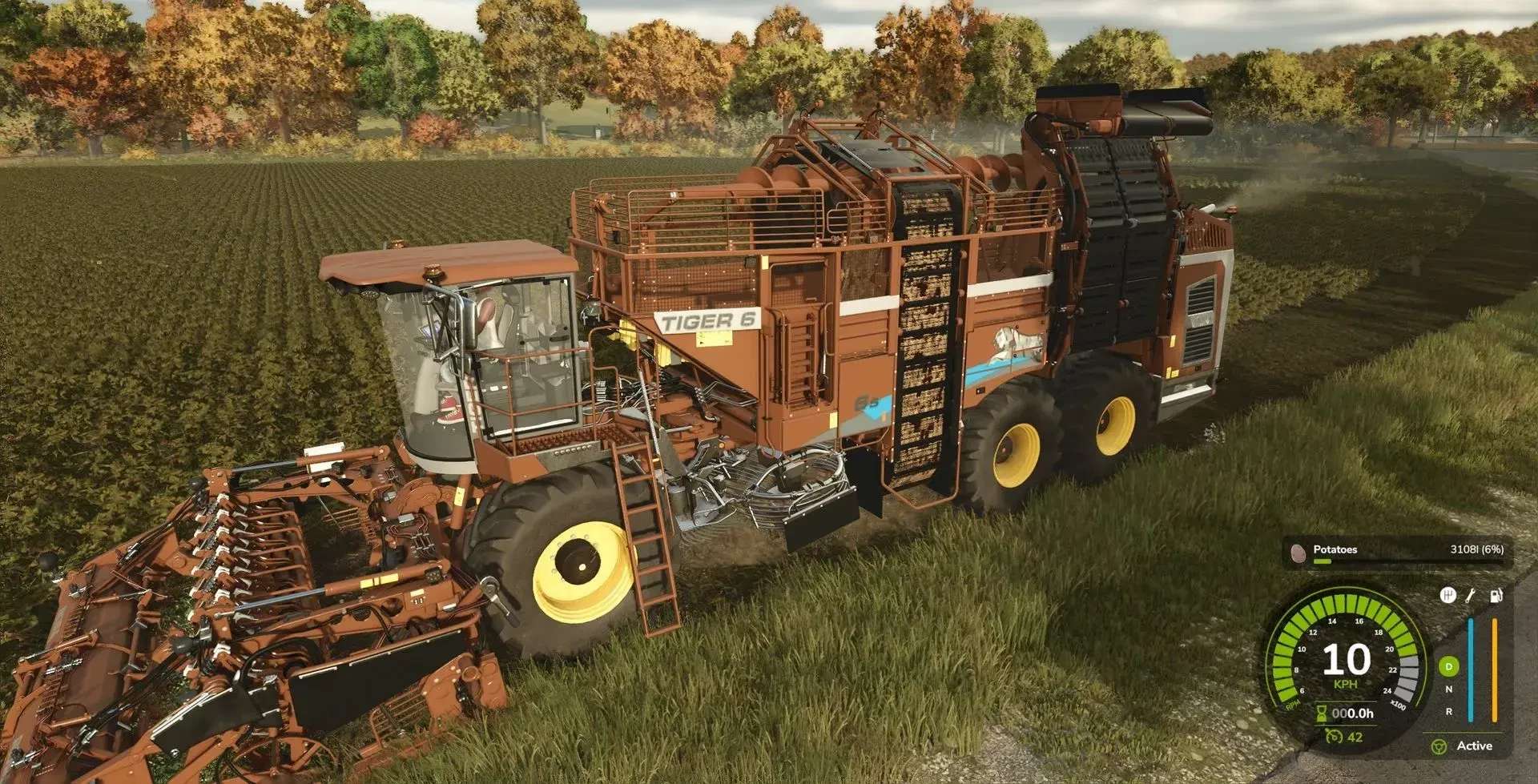The width and height of the screenshot is (1538, 784).
Task: Switch the transmission to Neutral (N)
Action: 1448,689
